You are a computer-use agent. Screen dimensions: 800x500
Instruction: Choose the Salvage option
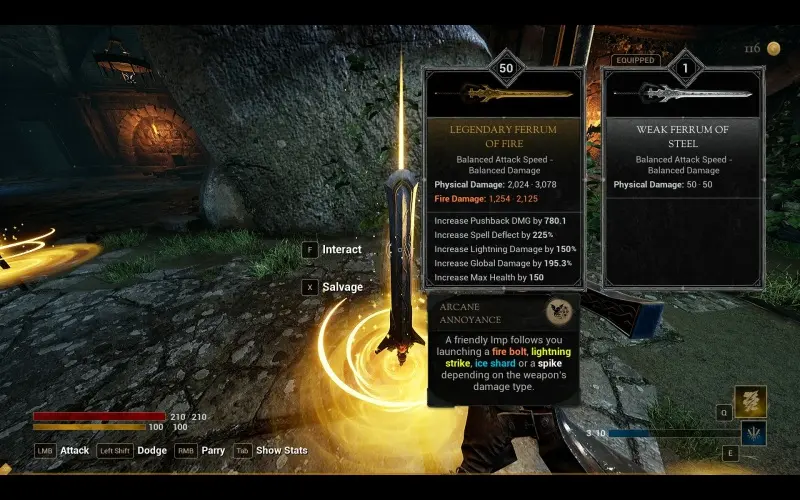click(x=342, y=287)
